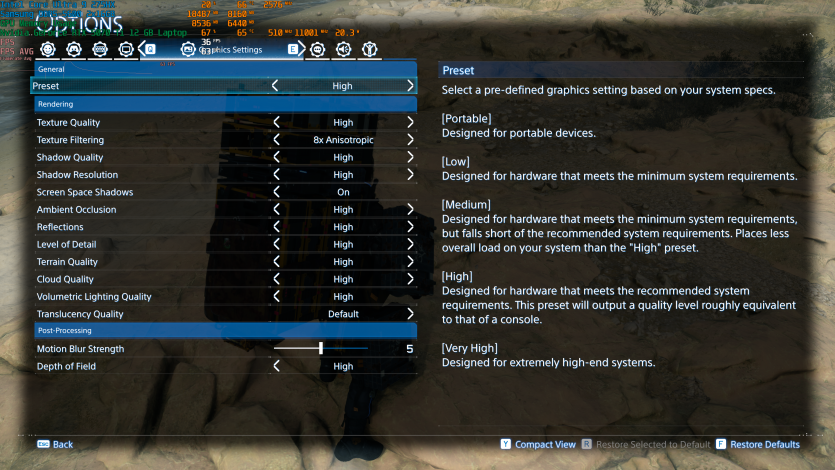Increase Ambient Occlusion quality
835x470 pixels.
(410, 210)
